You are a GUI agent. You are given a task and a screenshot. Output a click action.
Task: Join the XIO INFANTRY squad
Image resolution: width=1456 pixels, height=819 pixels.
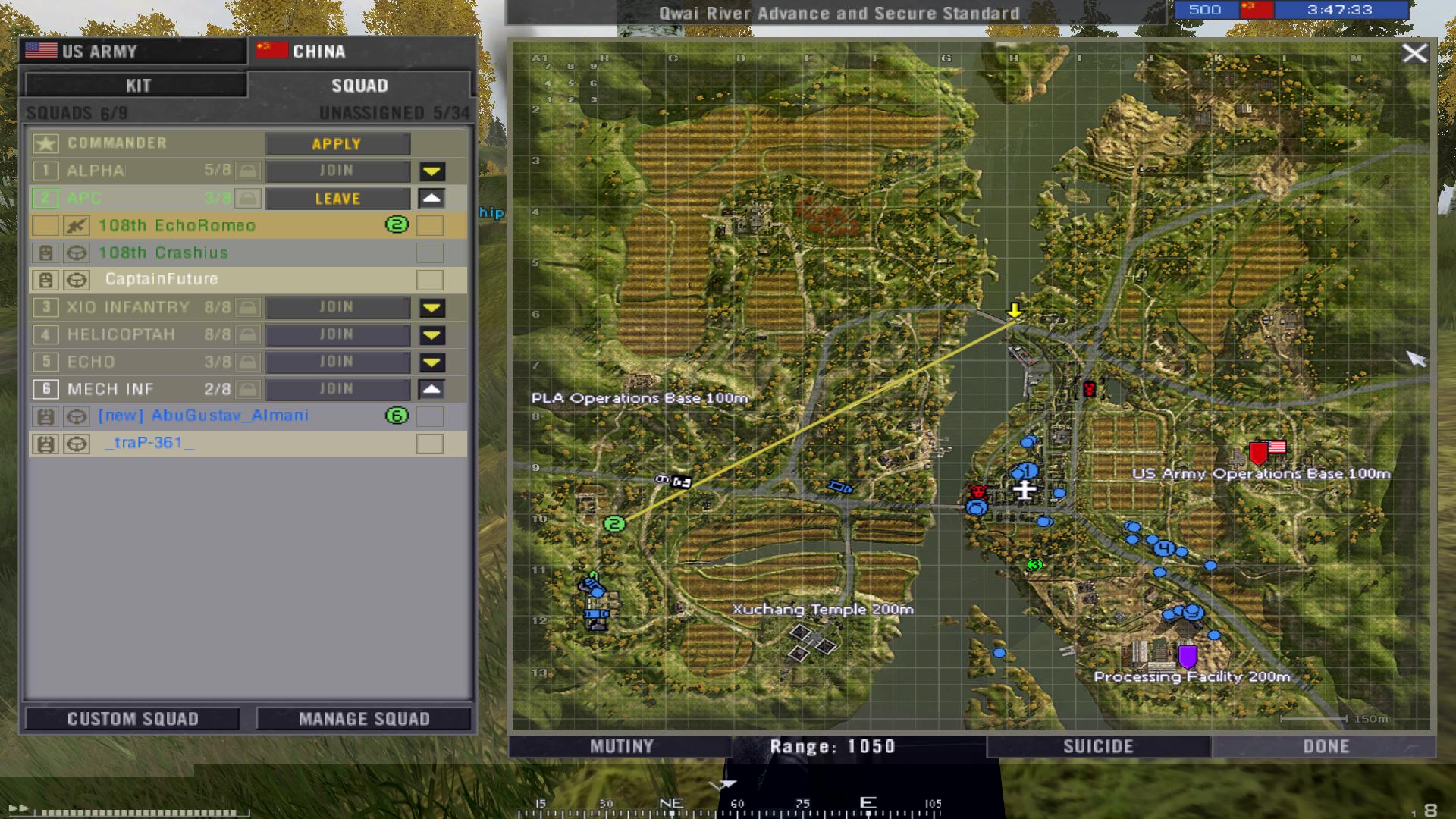(337, 308)
